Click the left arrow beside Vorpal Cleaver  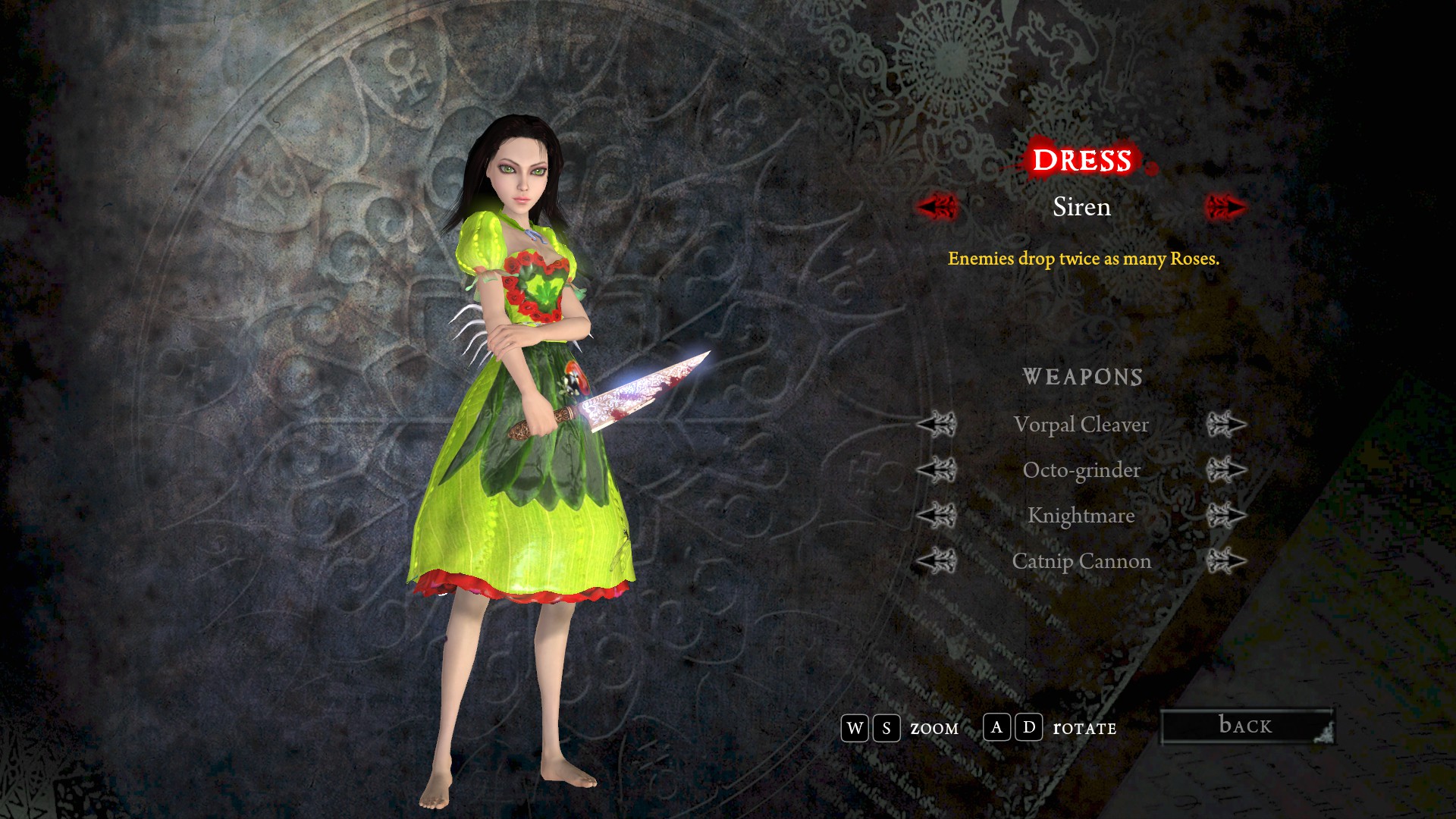[937, 425]
